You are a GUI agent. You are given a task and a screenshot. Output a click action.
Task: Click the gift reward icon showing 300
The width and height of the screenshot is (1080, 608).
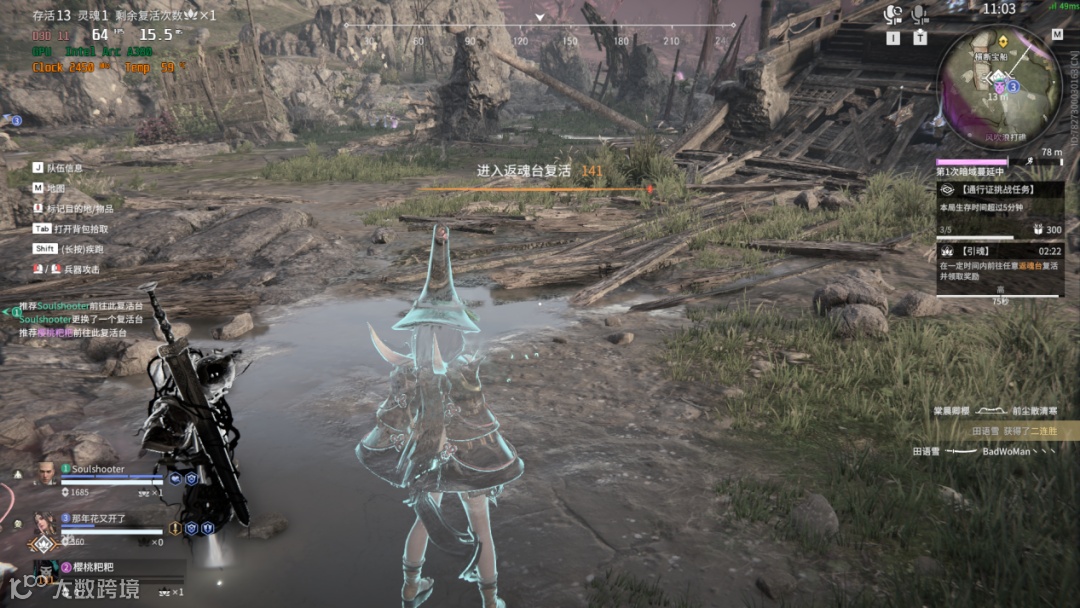pyautogui.click(x=1037, y=229)
